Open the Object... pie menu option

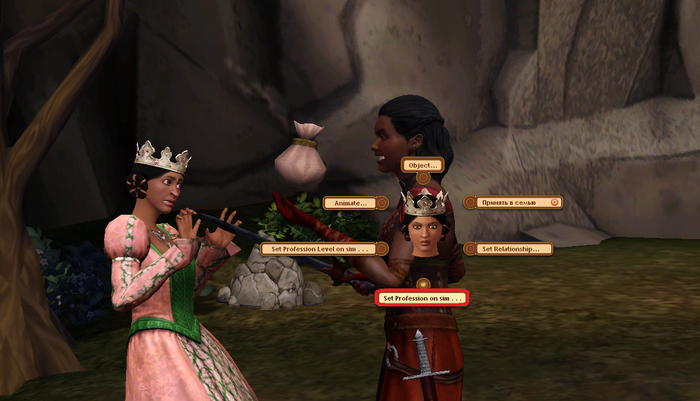point(423,165)
